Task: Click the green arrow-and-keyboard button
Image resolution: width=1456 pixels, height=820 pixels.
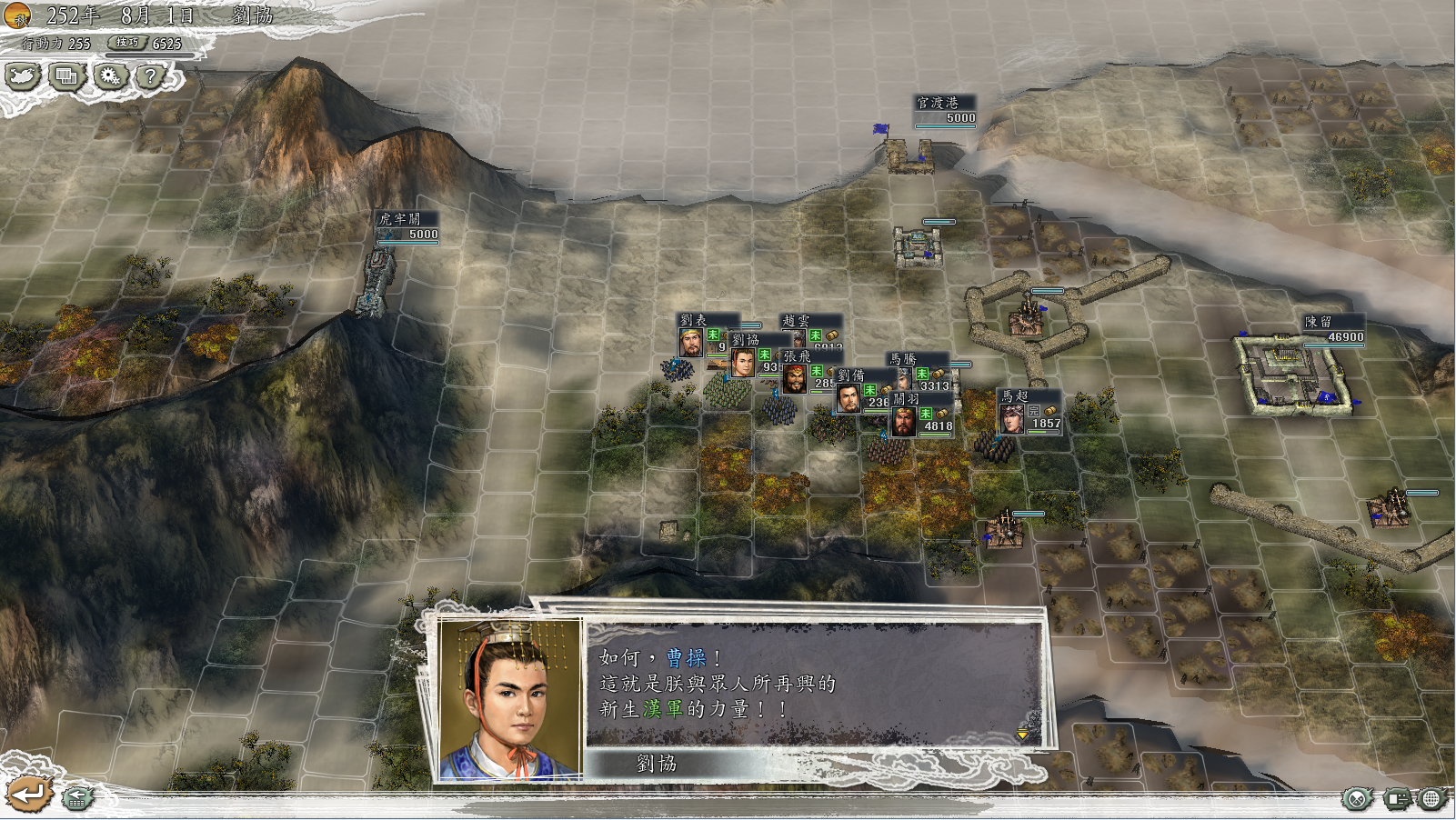Action: coord(77,798)
